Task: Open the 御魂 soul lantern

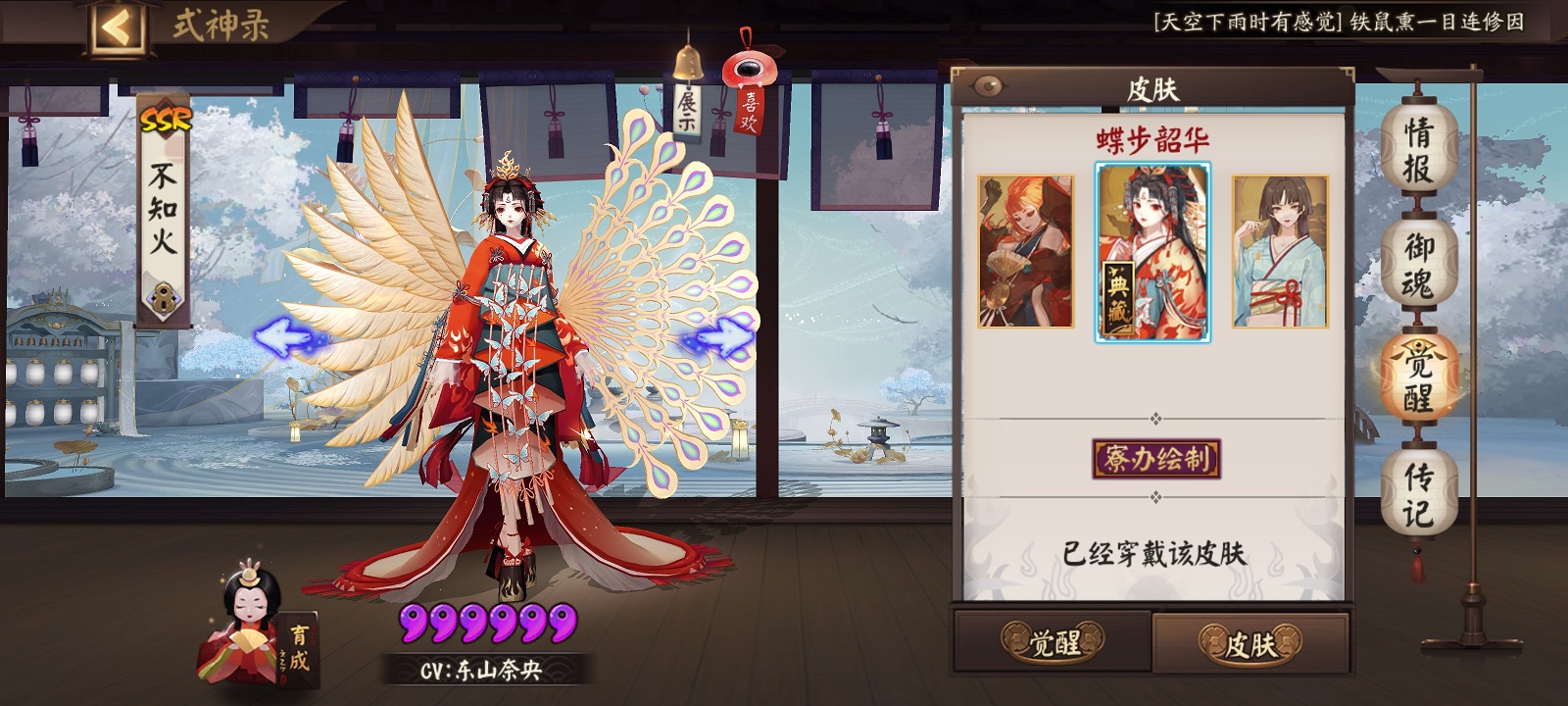Action: tap(1418, 265)
